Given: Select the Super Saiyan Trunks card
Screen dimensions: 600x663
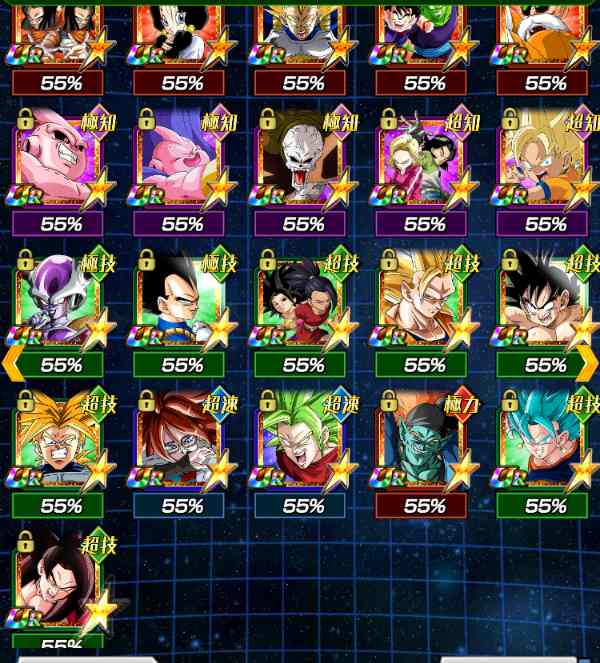Looking at the screenshot, I should [x=60, y=440].
